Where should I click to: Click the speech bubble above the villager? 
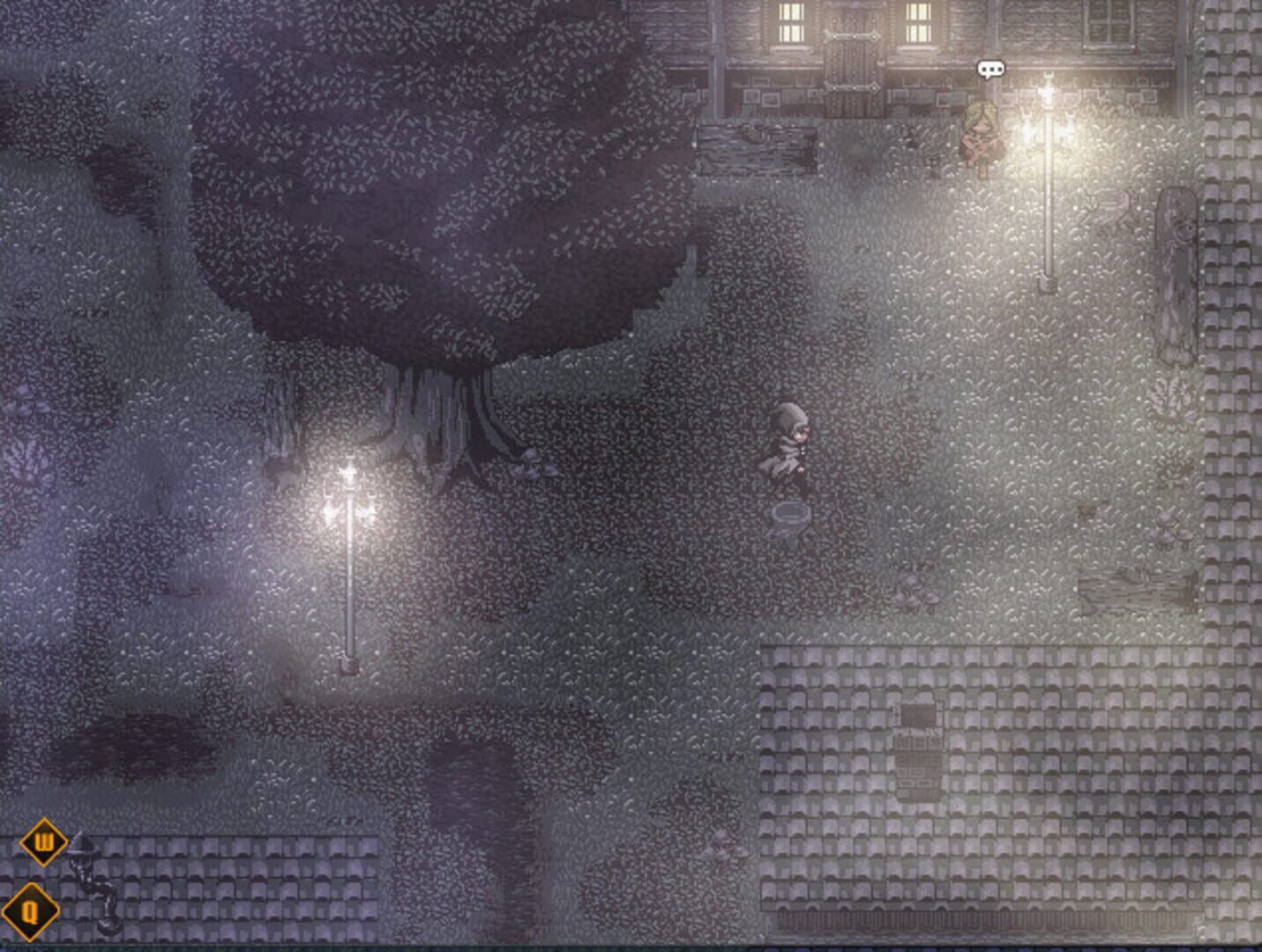tap(991, 67)
